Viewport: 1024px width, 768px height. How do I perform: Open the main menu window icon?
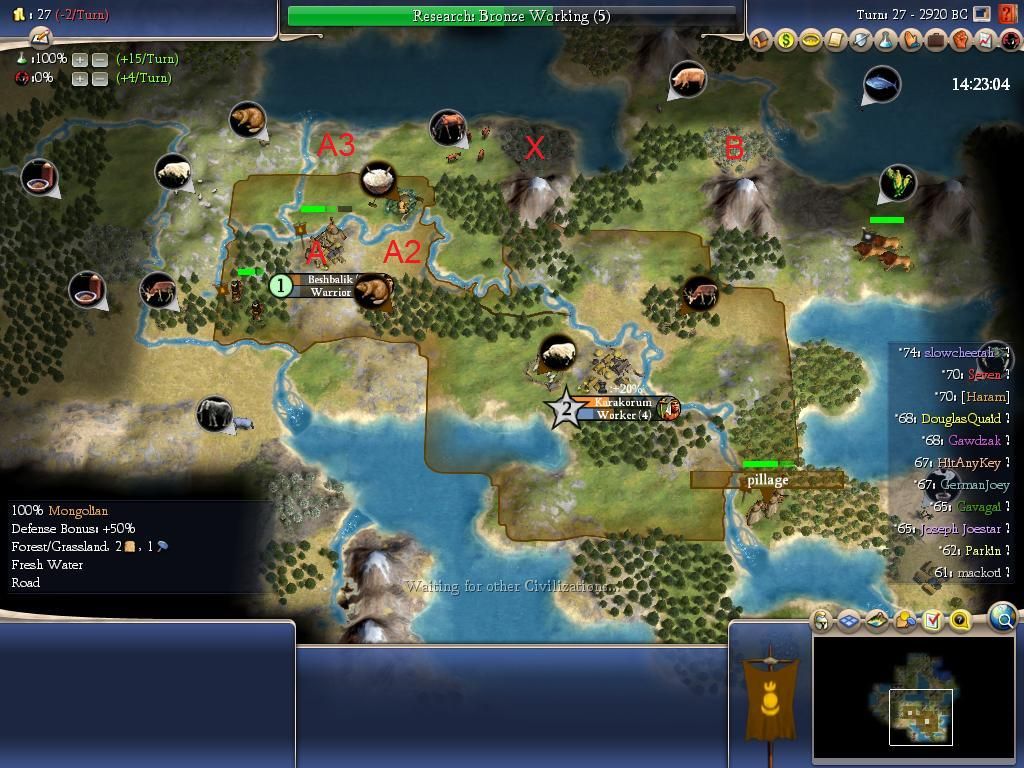tap(982, 15)
